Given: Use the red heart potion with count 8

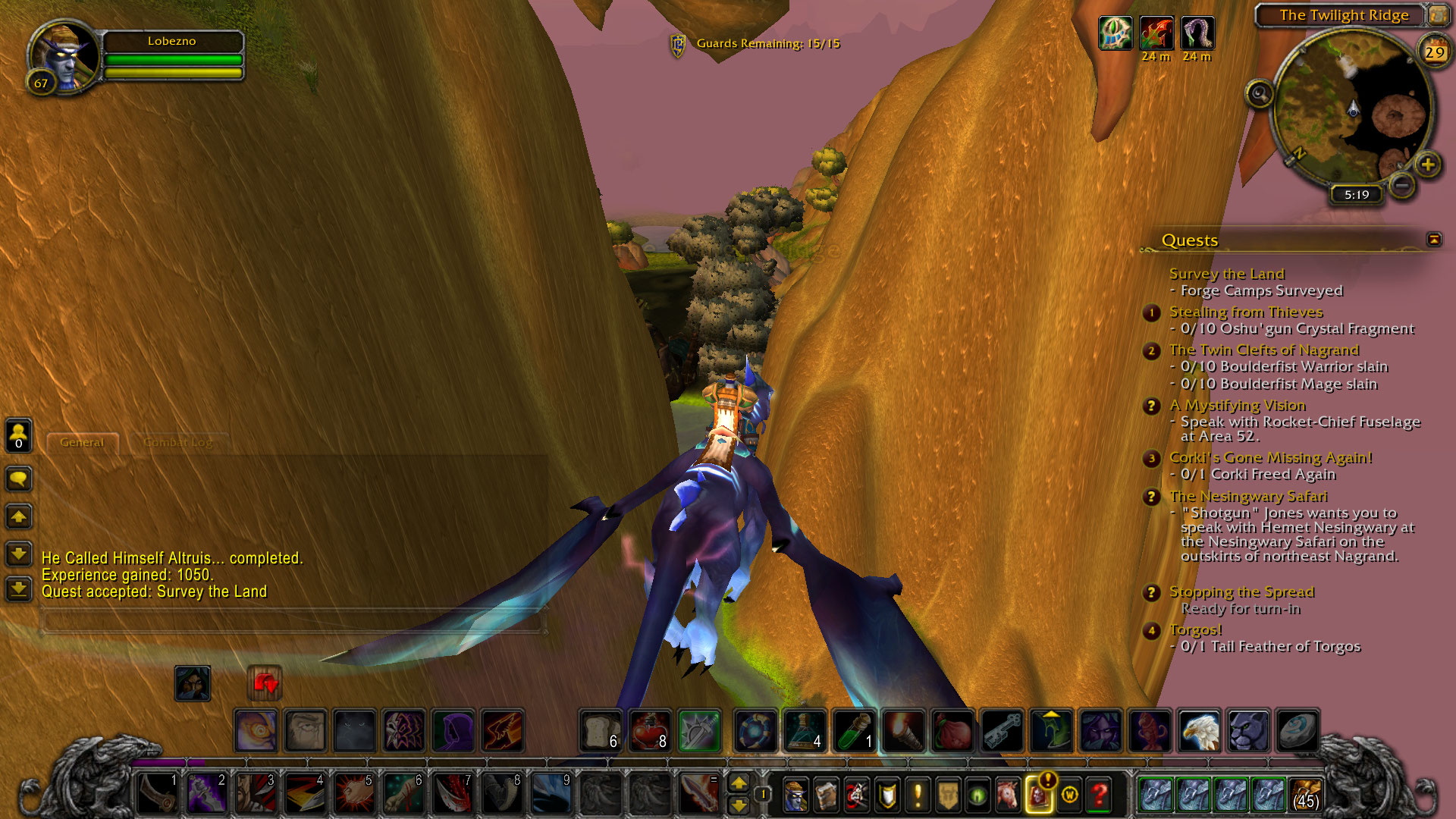Looking at the screenshot, I should point(650,730).
